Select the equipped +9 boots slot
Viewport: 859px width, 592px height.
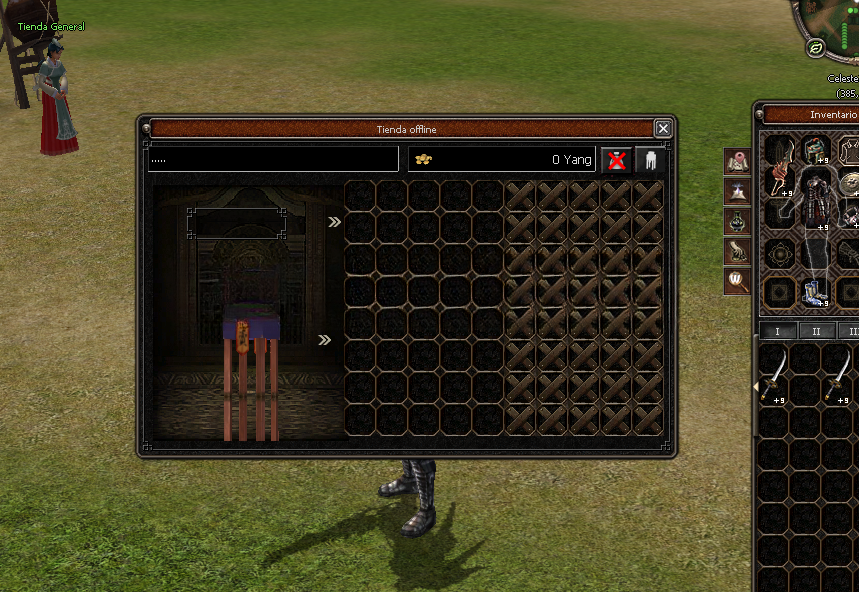click(x=814, y=292)
